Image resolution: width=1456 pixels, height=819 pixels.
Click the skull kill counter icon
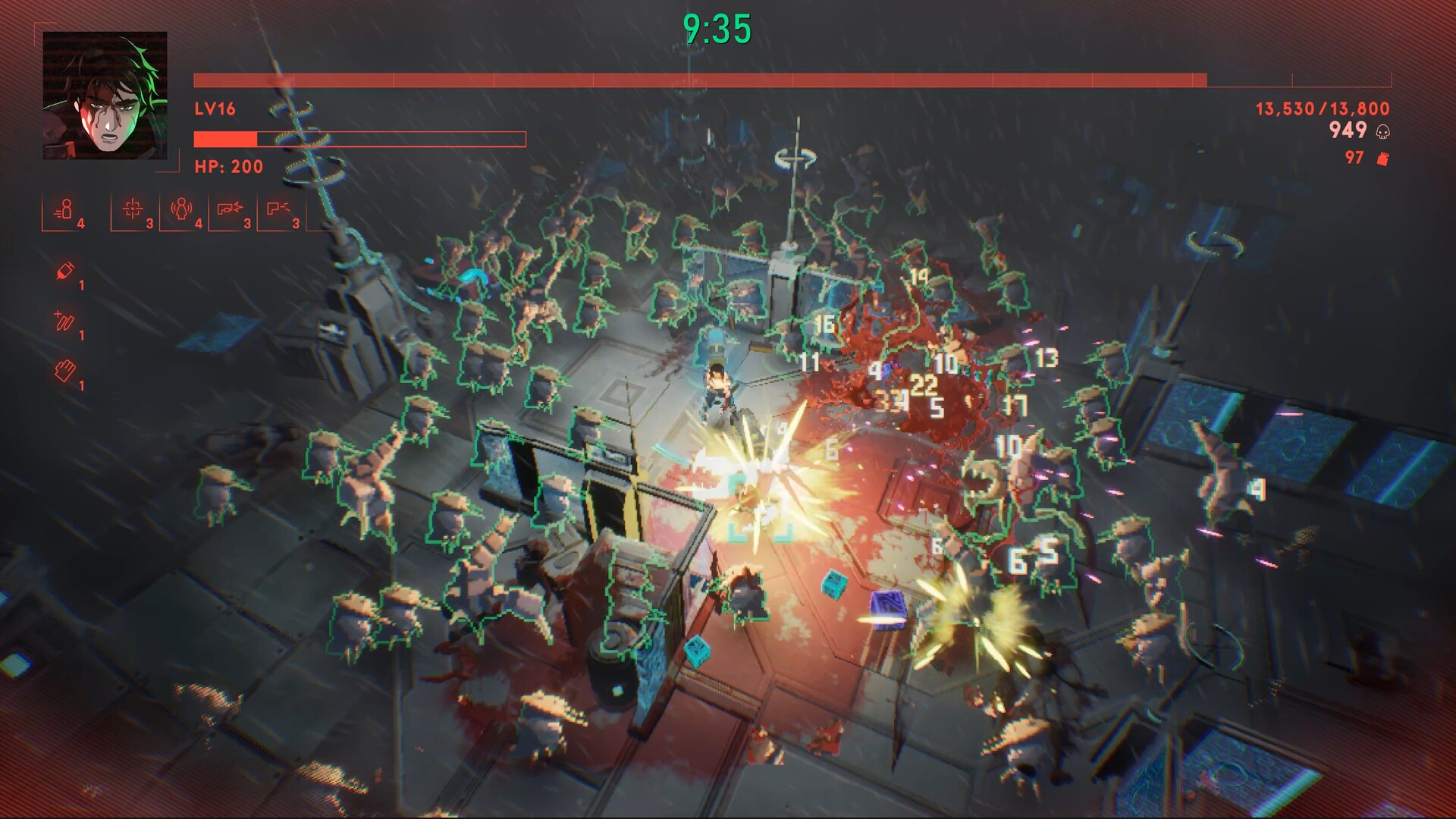pyautogui.click(x=1382, y=130)
